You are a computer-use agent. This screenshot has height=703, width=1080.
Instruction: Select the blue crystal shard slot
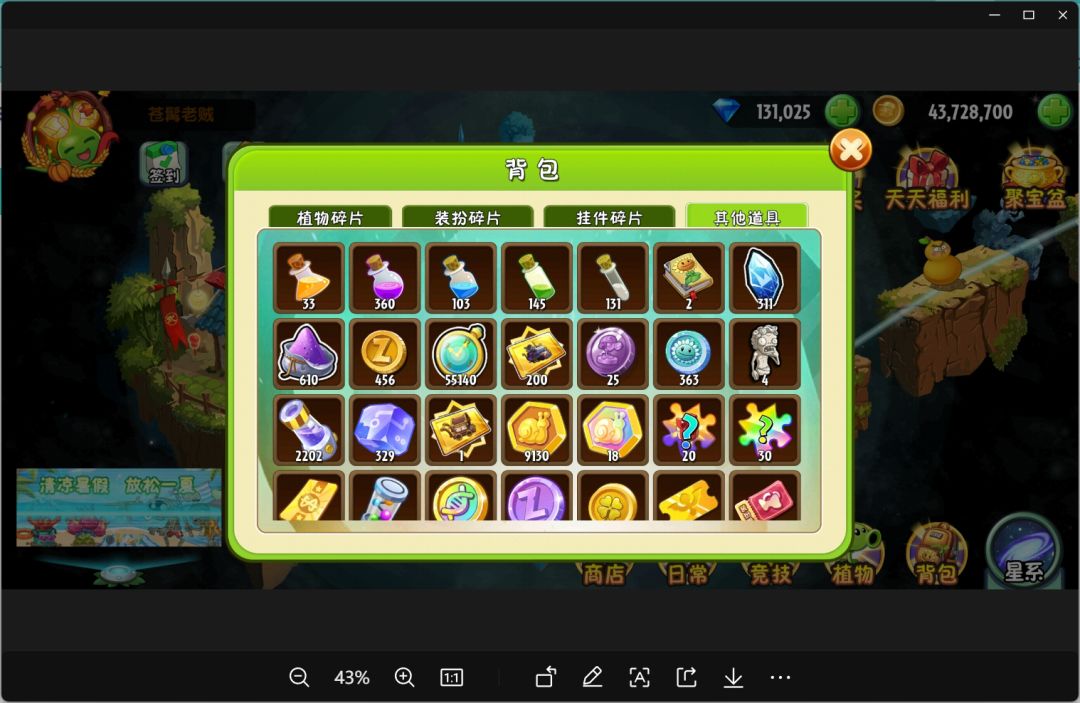[764, 277]
